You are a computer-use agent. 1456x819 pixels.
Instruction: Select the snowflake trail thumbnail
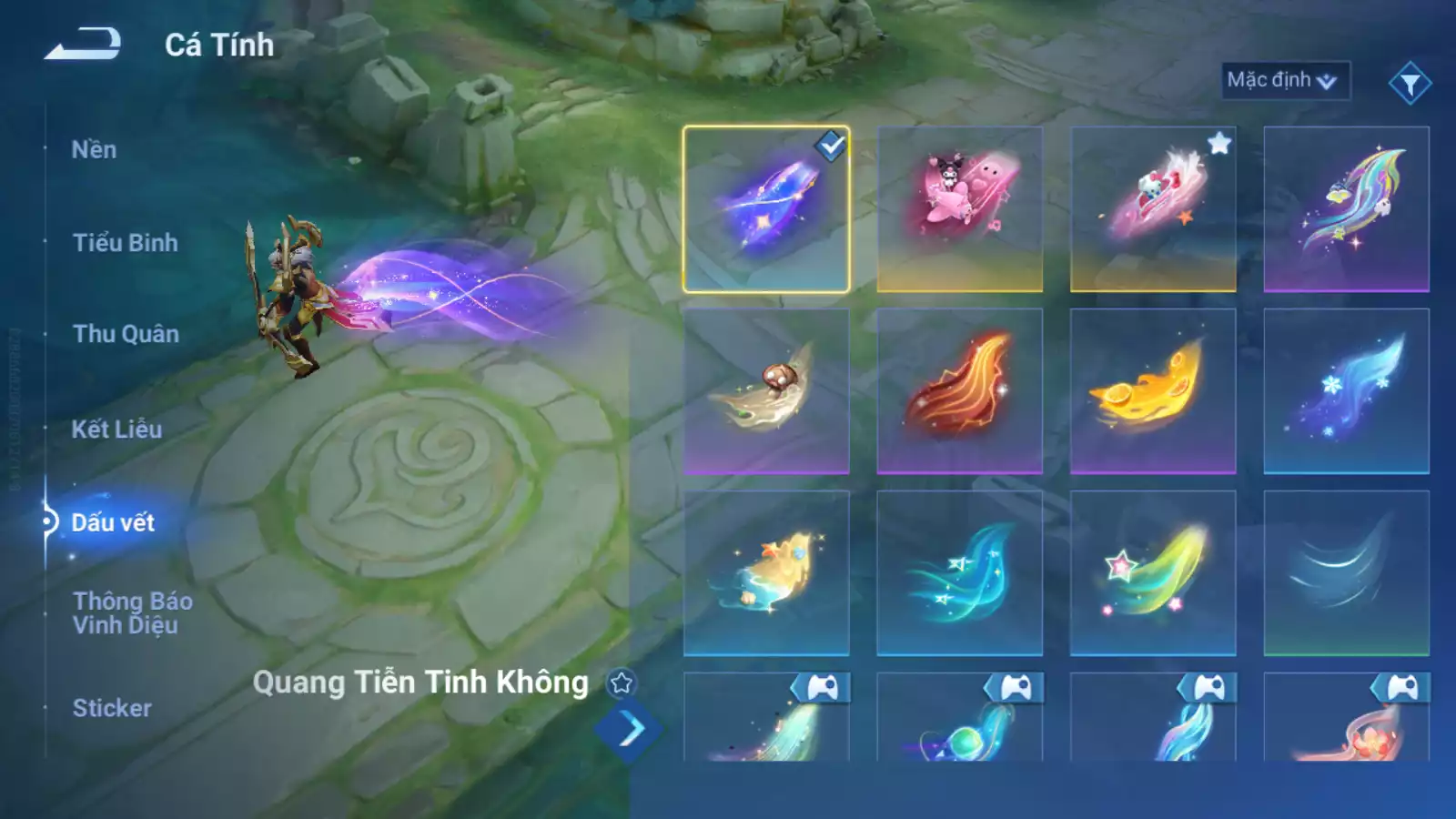coord(1347,391)
